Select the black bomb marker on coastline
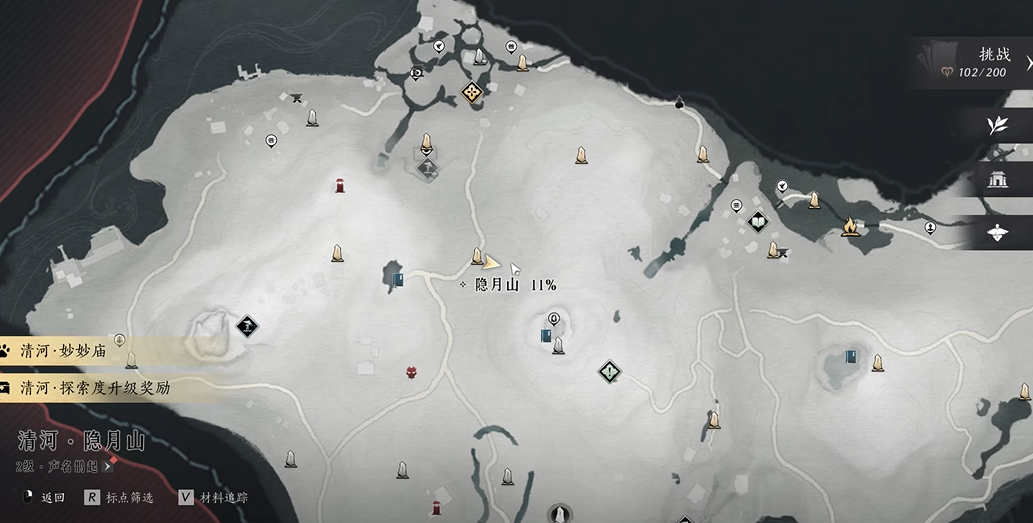 679,101
